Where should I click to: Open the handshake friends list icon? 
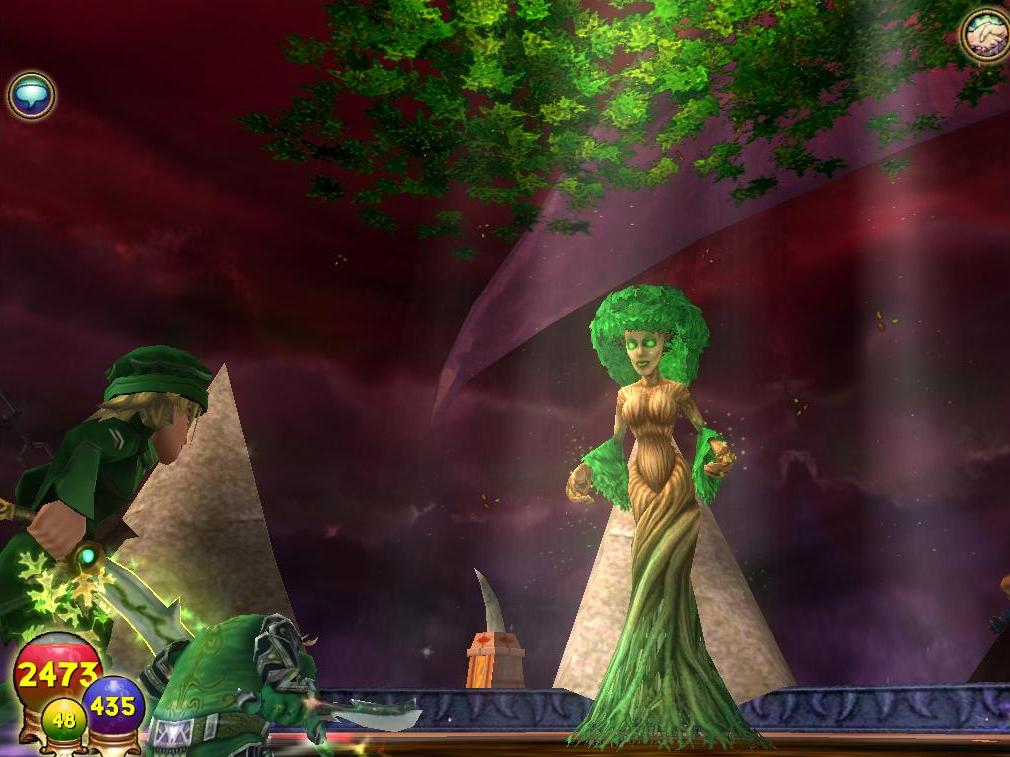(x=985, y=34)
